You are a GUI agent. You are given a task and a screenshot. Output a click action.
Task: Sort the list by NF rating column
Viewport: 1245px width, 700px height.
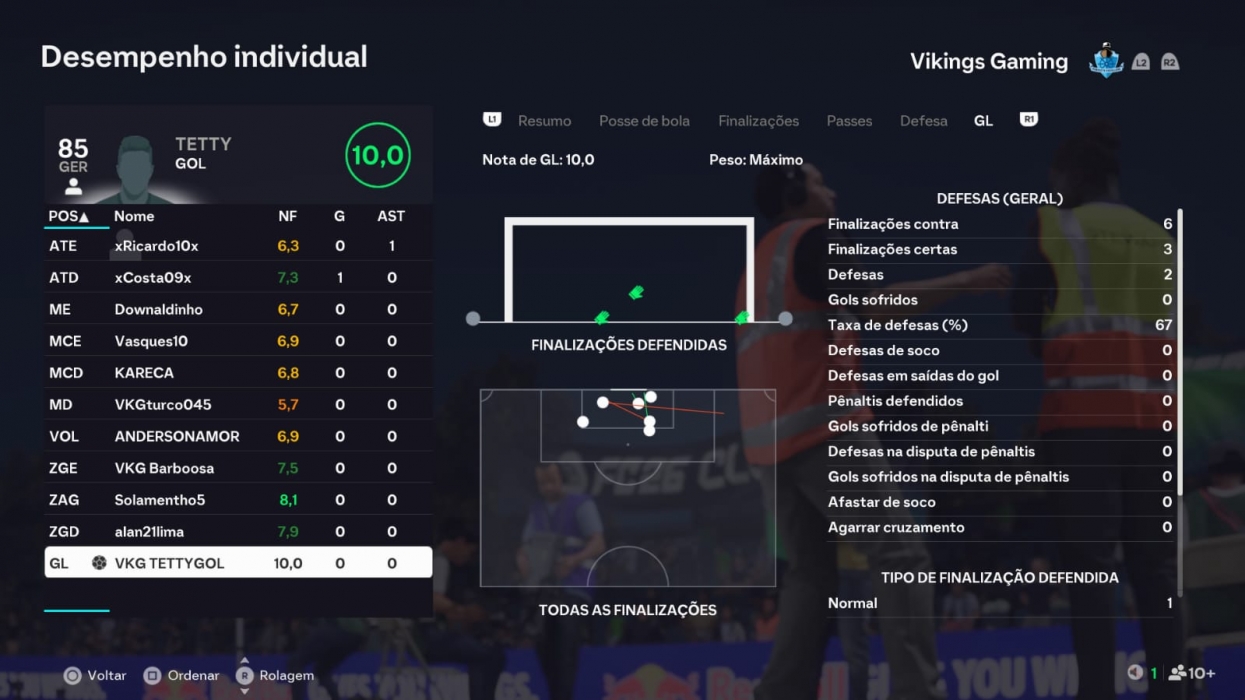pyautogui.click(x=287, y=216)
